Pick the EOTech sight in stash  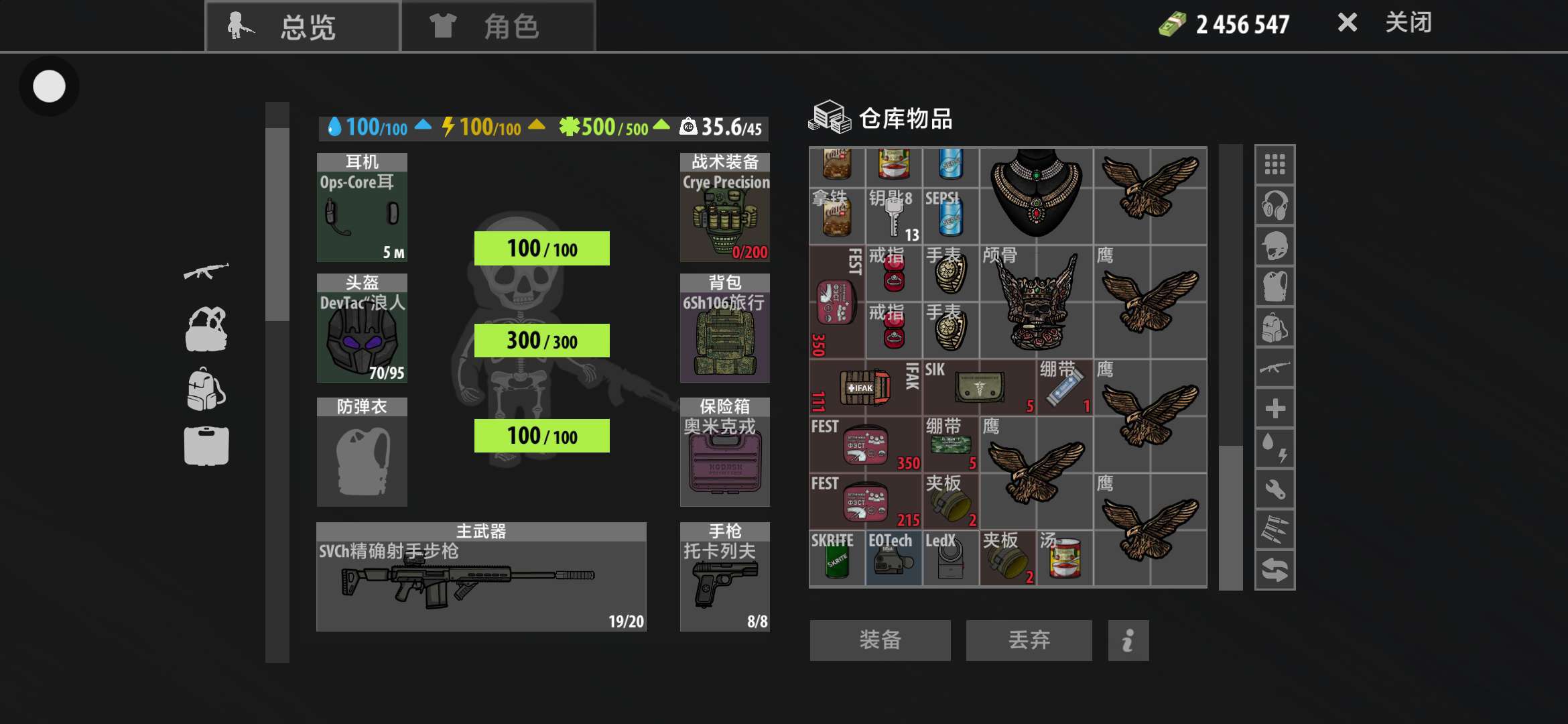pos(893,558)
